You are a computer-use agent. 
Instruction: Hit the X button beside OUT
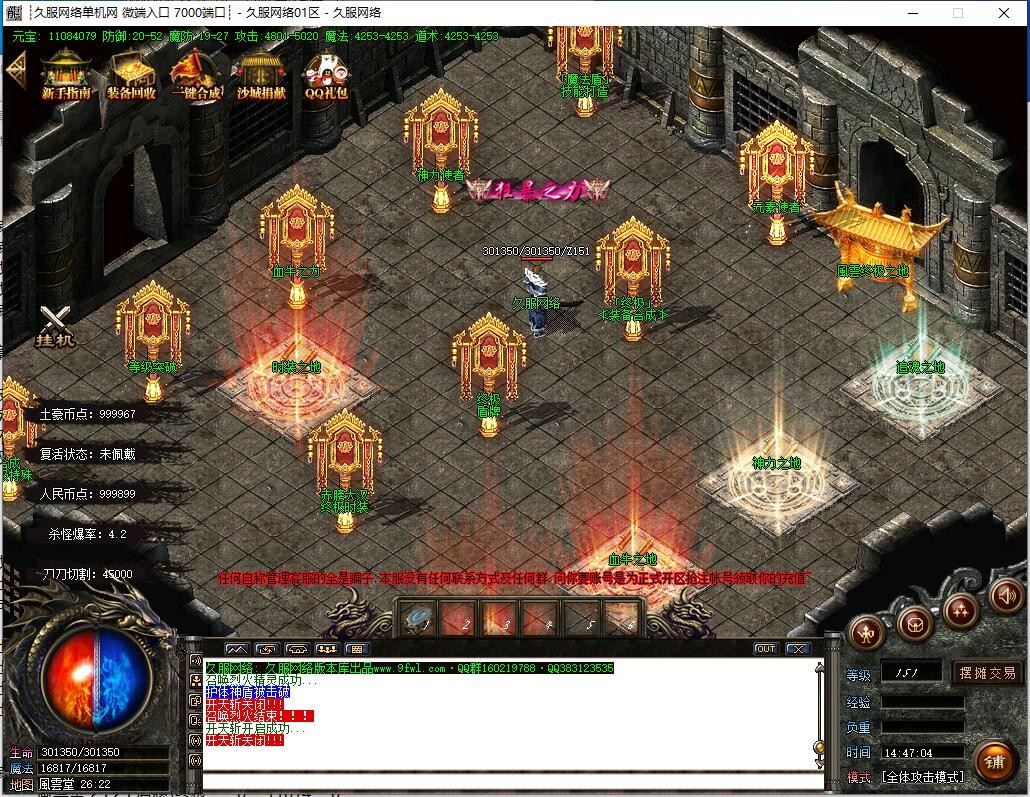tap(797, 649)
